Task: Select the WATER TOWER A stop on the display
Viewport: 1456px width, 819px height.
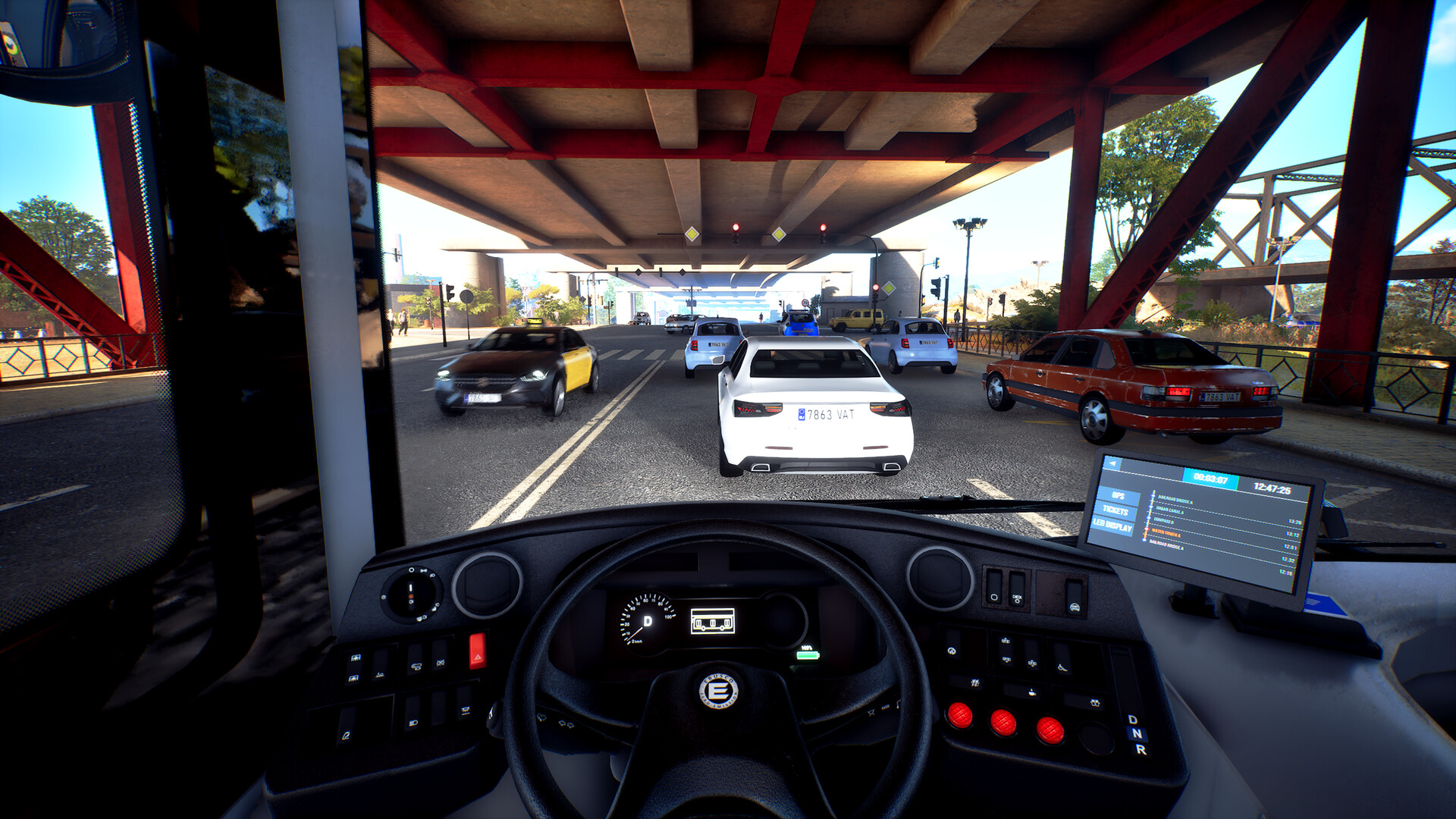Action: pos(1166,533)
